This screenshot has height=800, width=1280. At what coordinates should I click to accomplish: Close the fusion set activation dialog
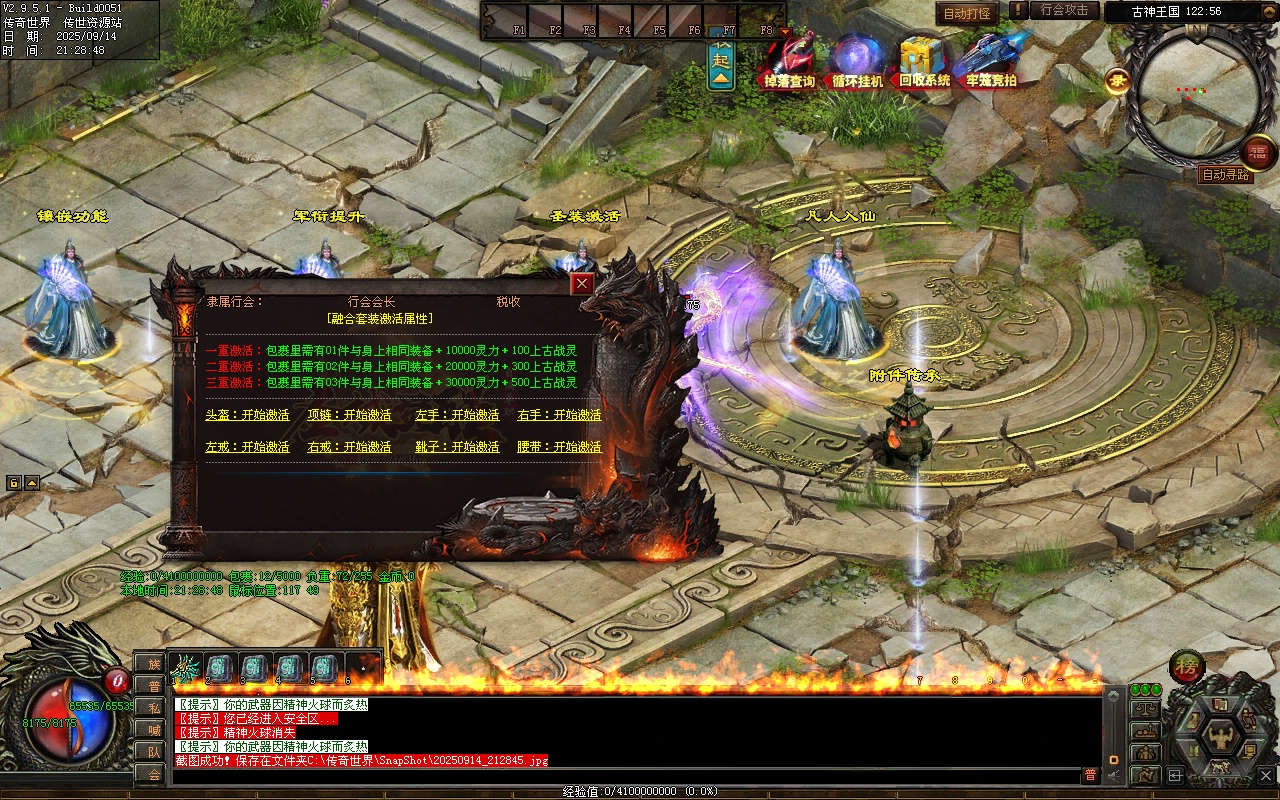coord(582,284)
